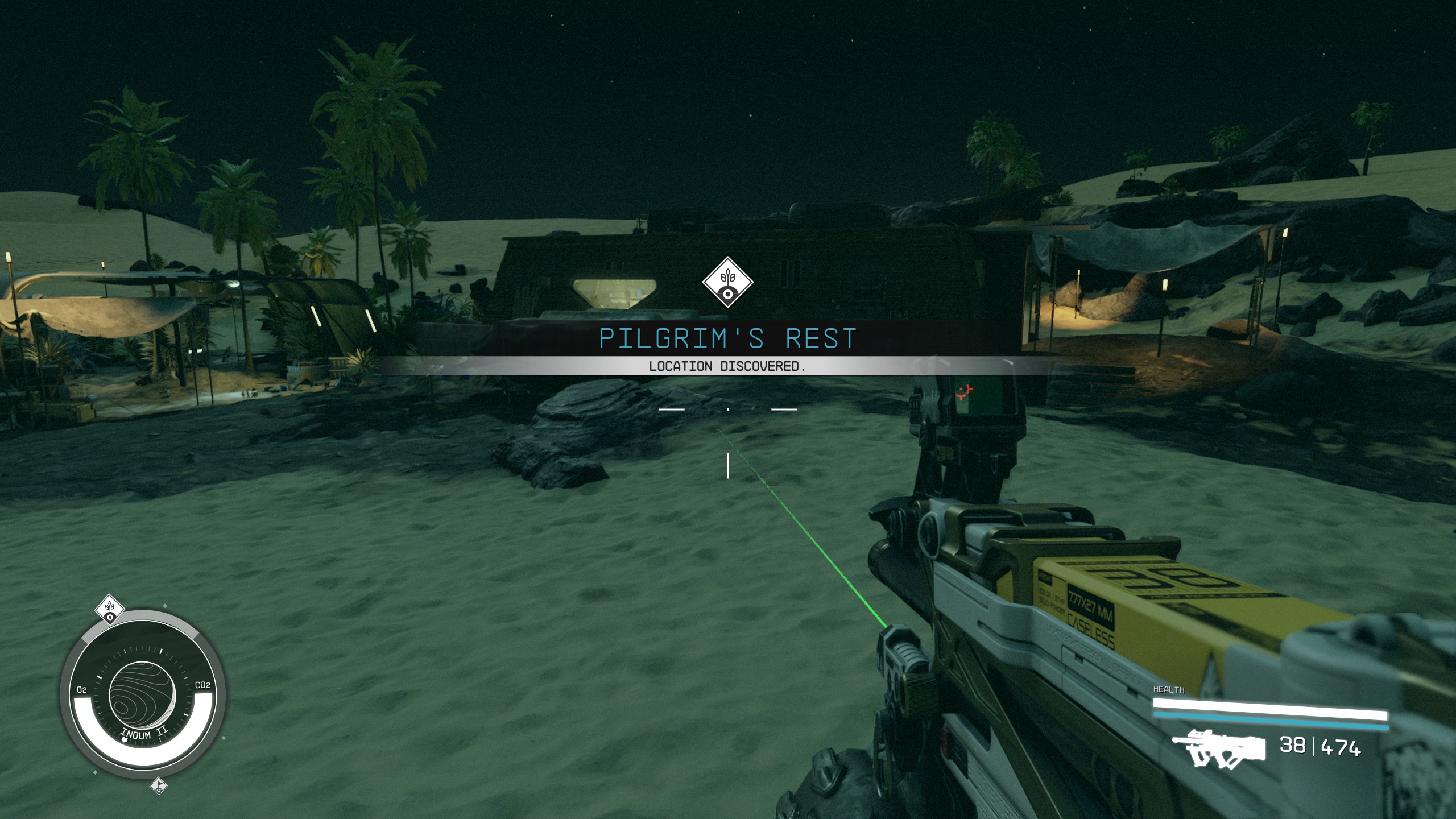Open the Indum II planet compass
The image size is (1456, 819).
(x=143, y=695)
